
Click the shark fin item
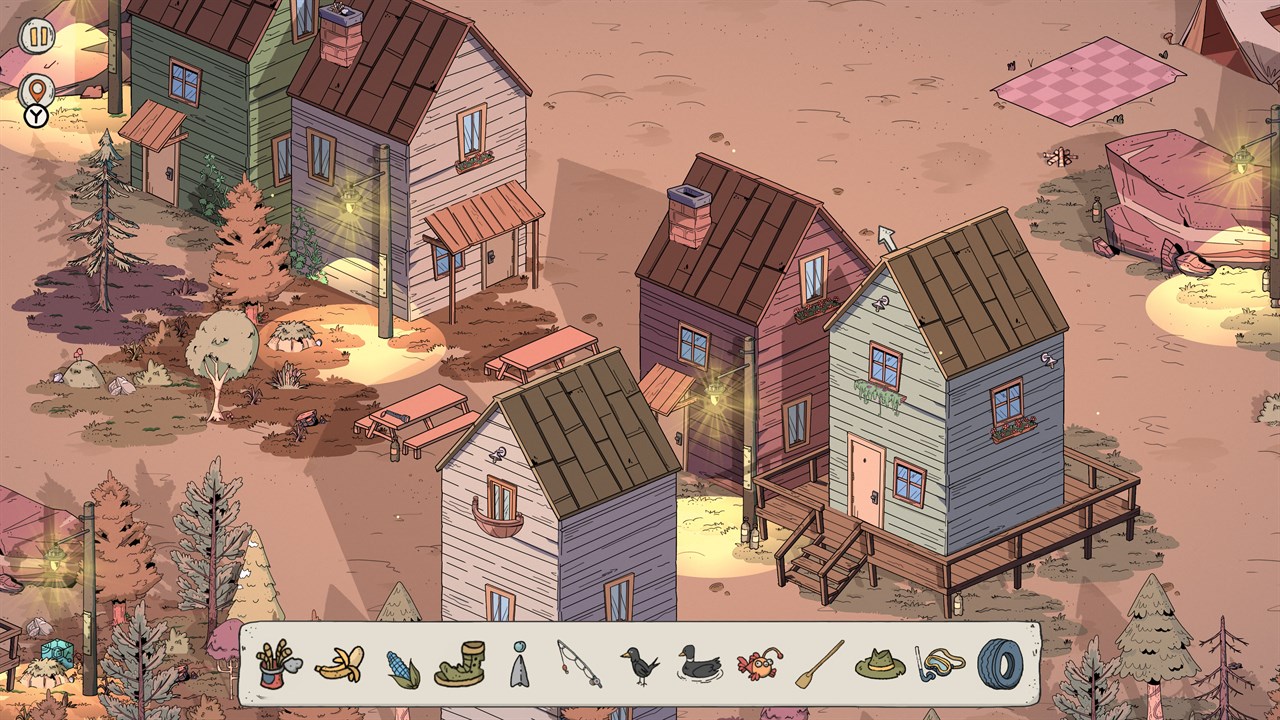(518, 666)
